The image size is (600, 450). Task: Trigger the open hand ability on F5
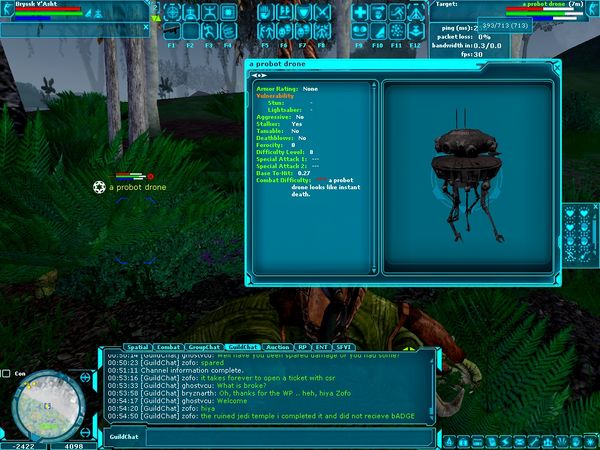tap(265, 13)
